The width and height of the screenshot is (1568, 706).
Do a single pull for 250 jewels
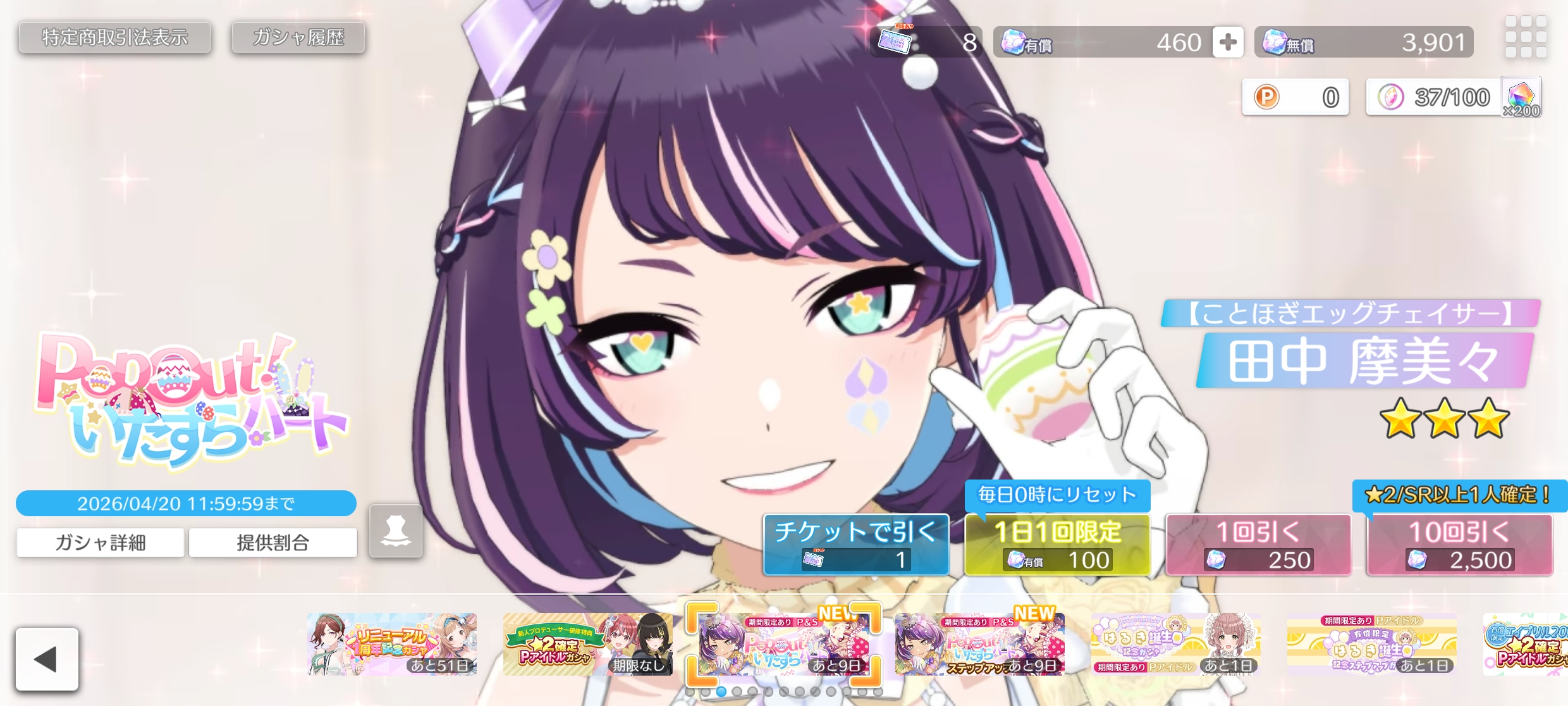click(1258, 545)
